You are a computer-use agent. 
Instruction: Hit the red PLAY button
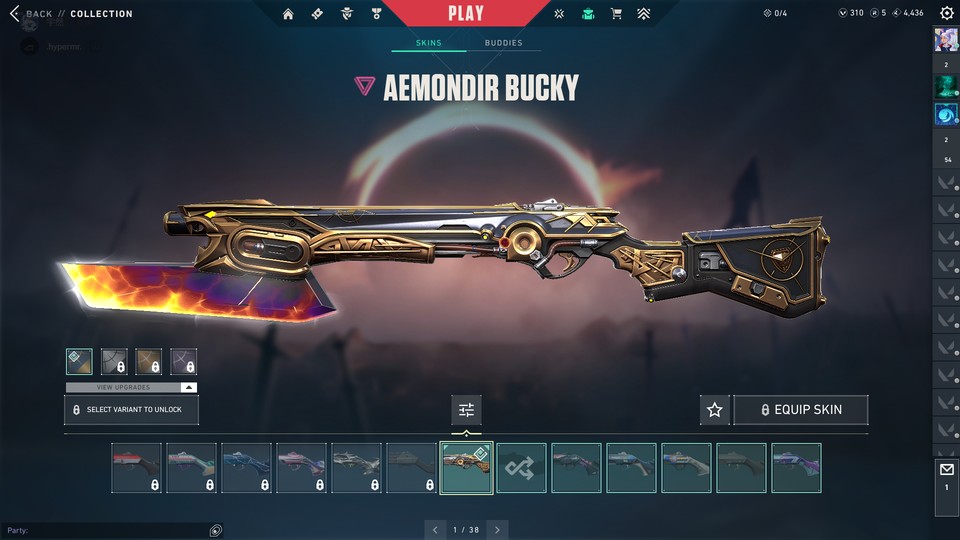466,14
